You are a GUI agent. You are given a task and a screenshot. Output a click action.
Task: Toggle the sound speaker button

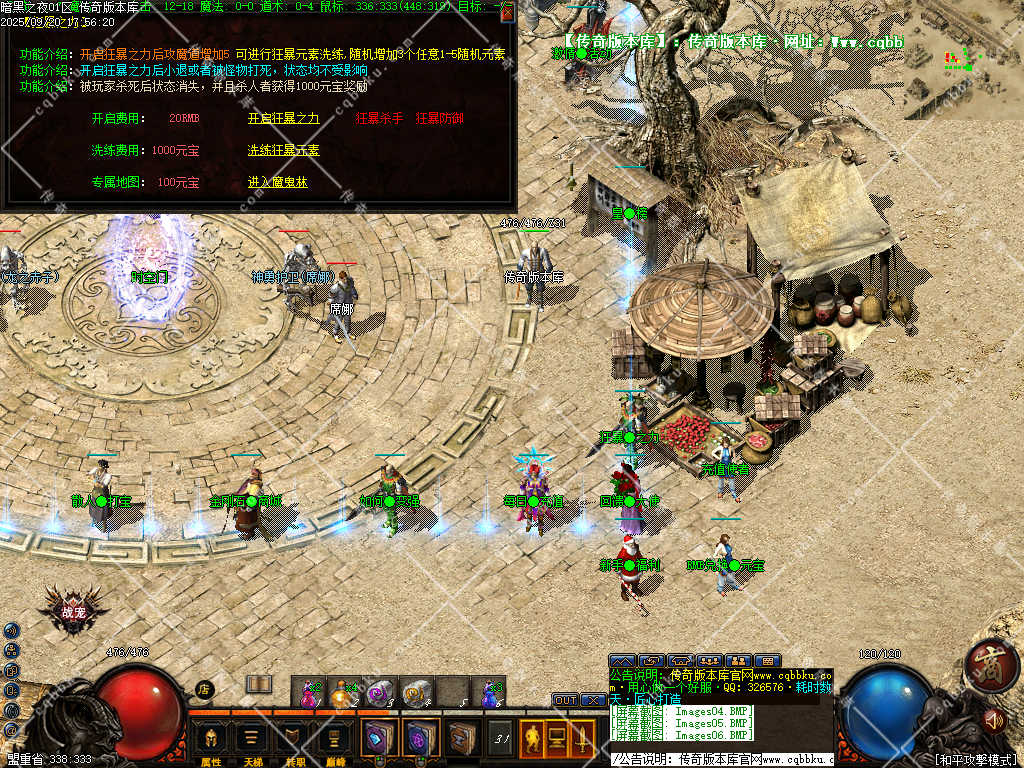992,719
